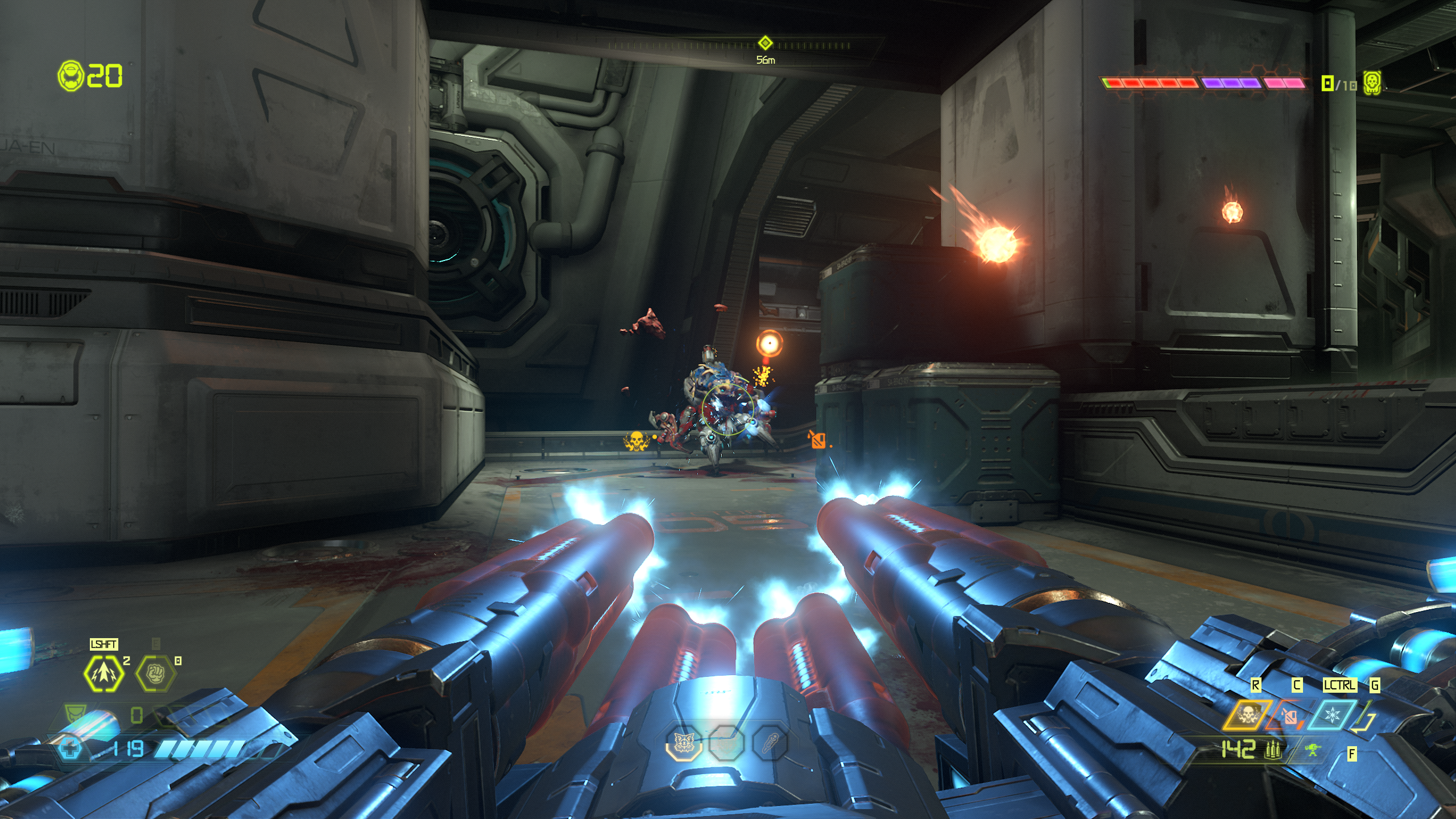Screen dimensions: 1456x819
Task: Choose the turret weapon mod icon
Action: (x=1313, y=750)
